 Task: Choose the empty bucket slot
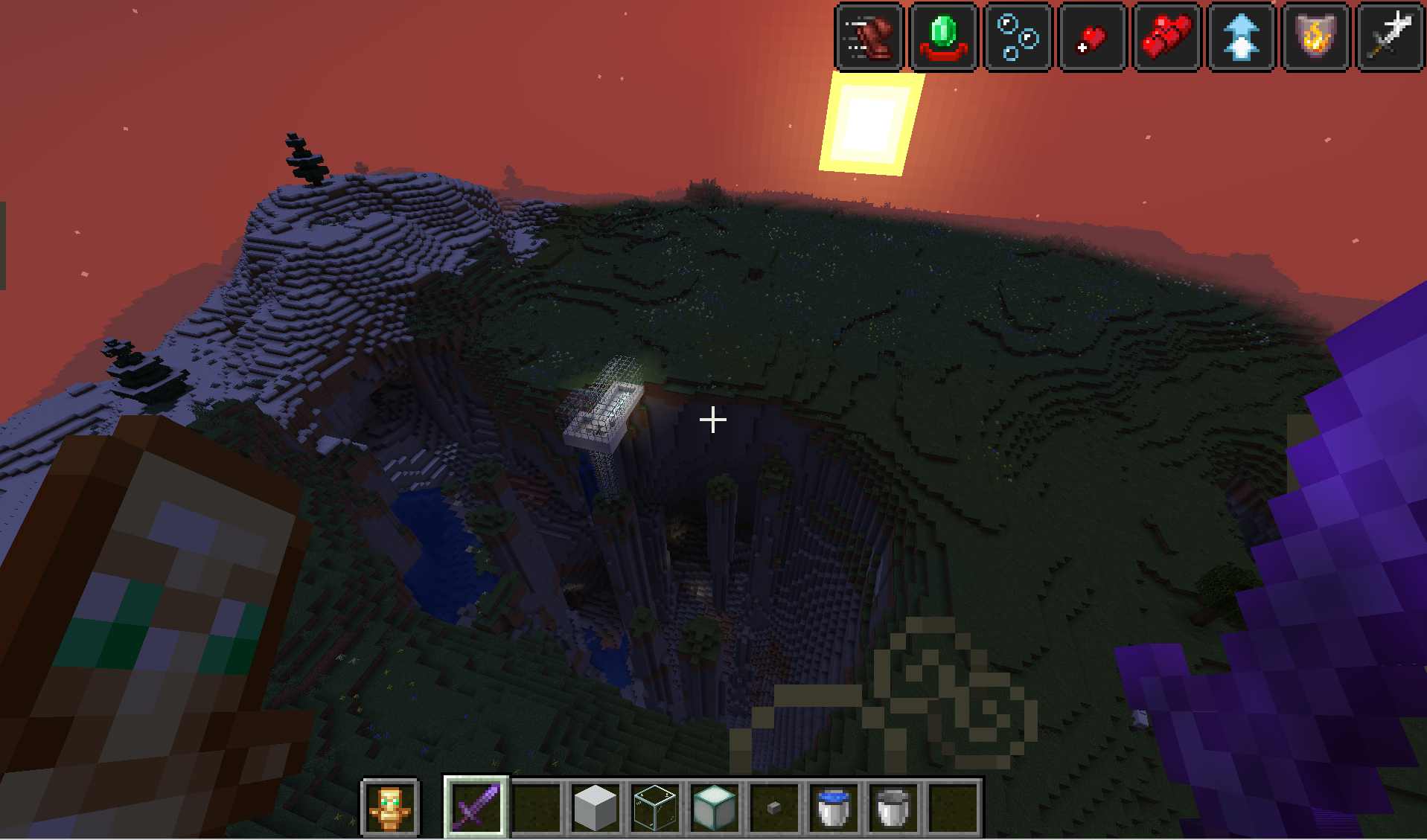893,807
